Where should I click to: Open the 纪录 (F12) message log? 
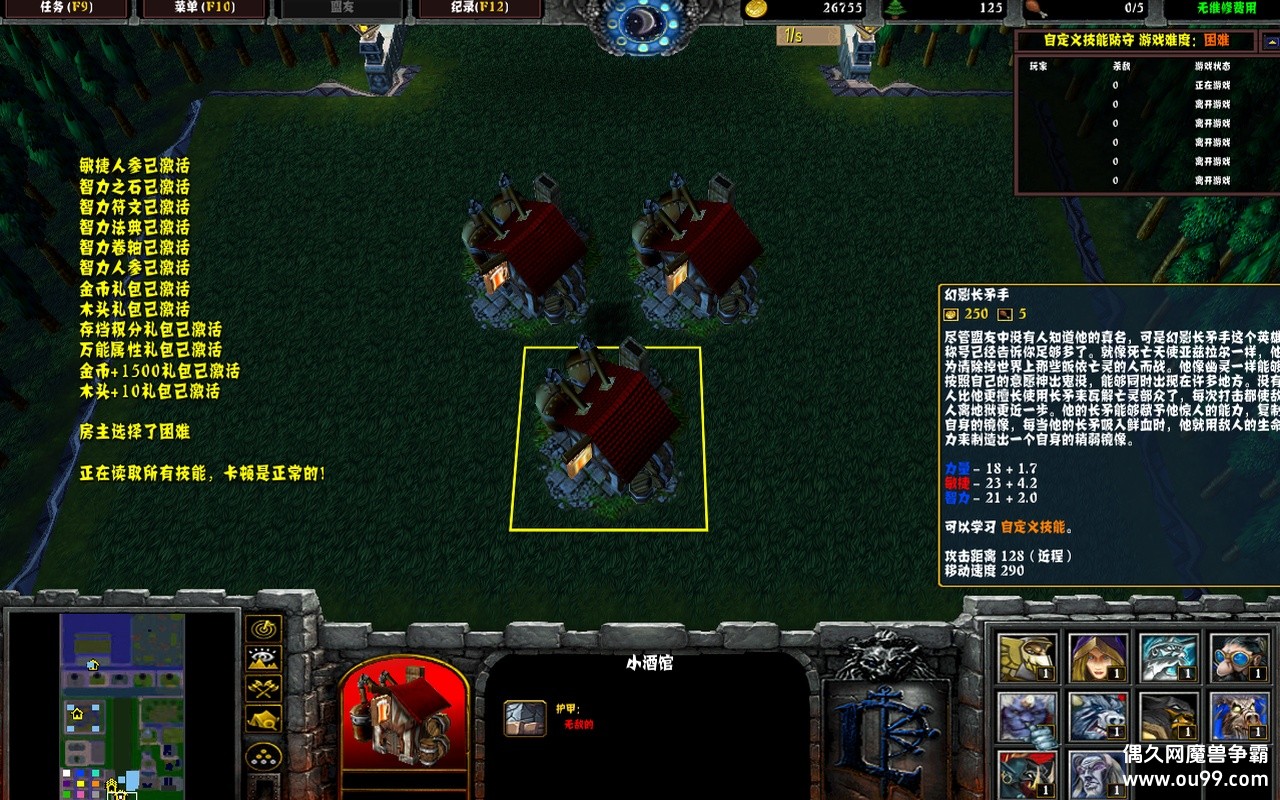click(478, 9)
